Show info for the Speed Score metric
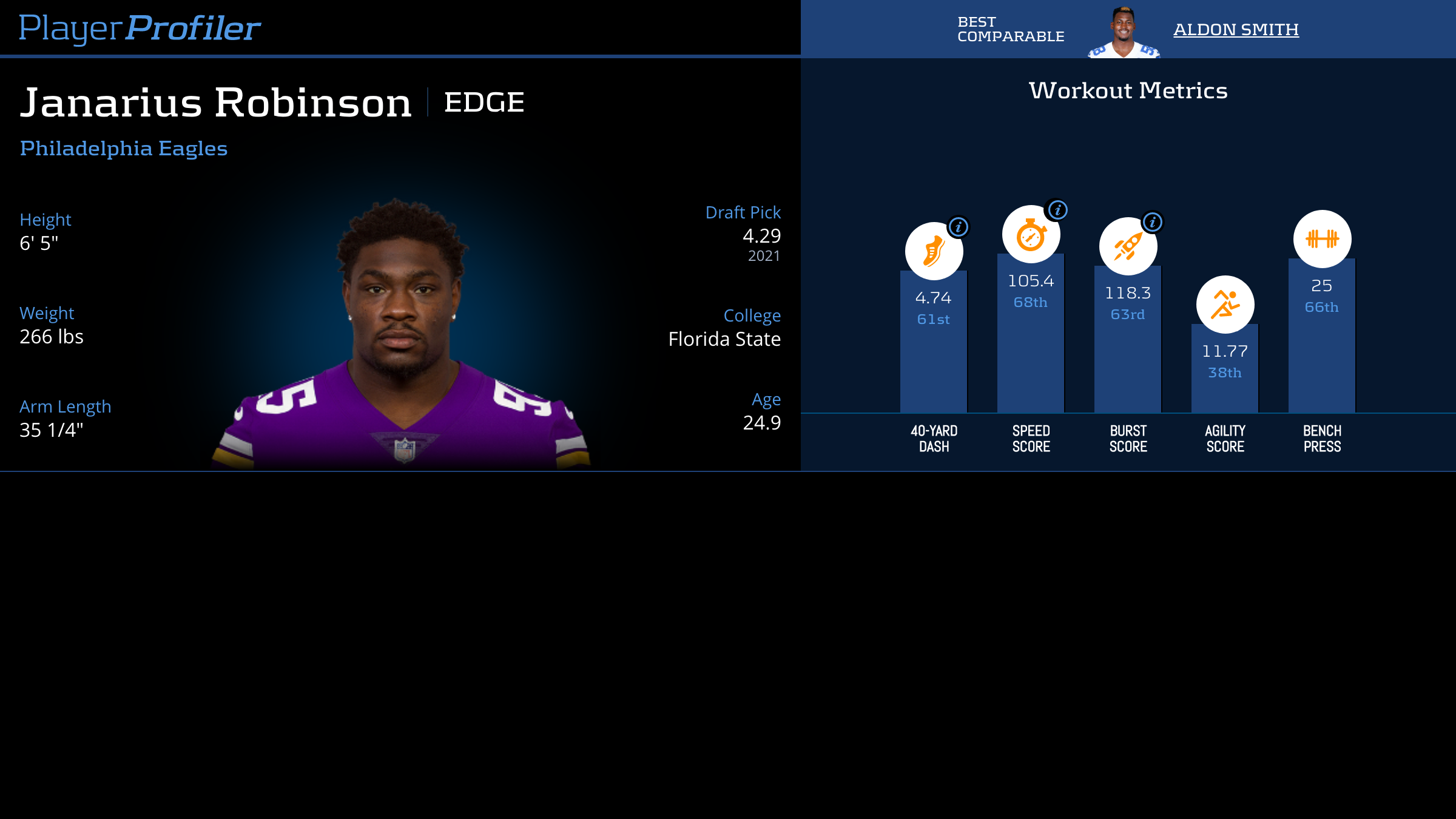The image size is (1456, 819). point(1057,210)
